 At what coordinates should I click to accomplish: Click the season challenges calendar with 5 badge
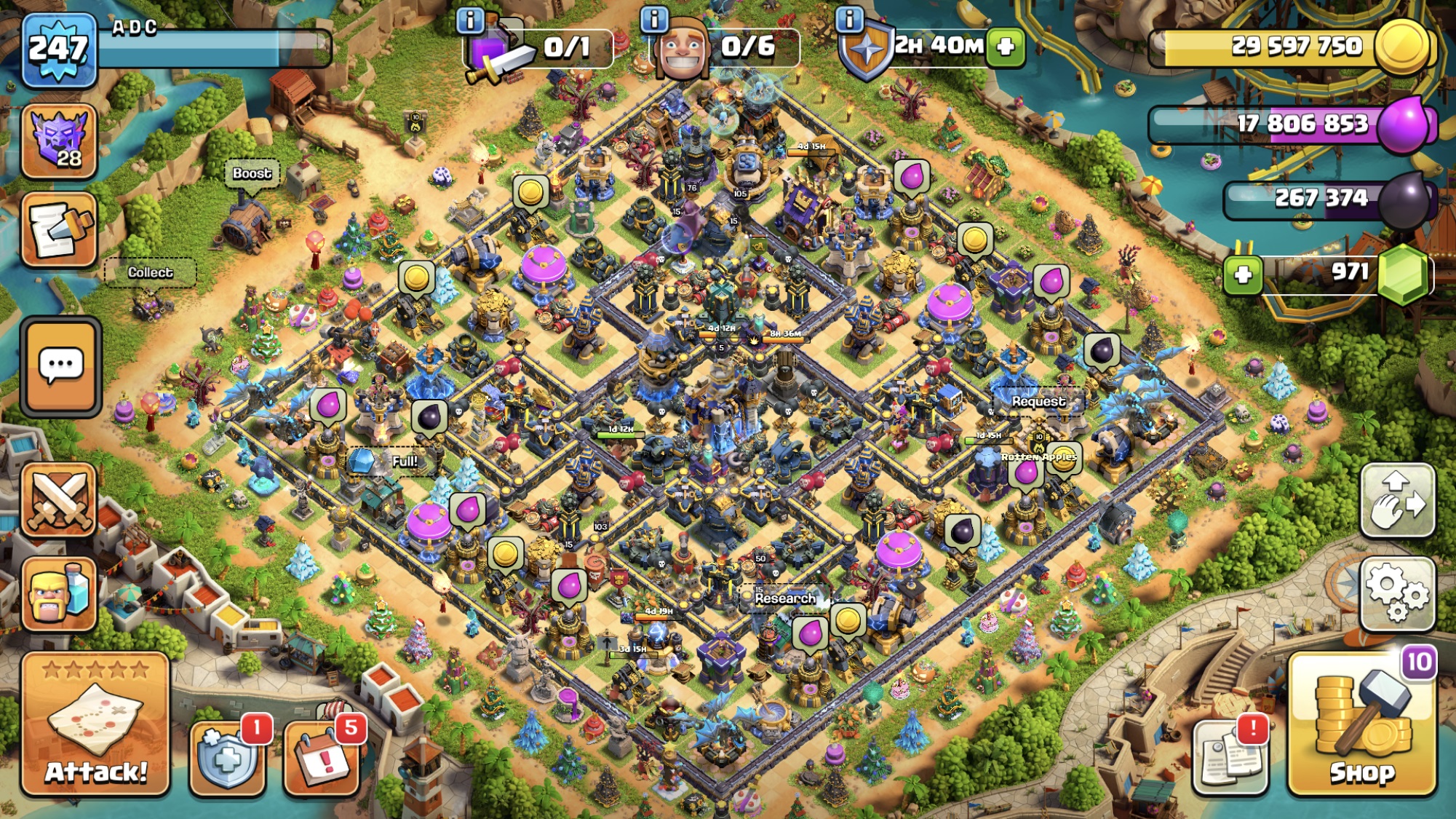click(x=322, y=759)
